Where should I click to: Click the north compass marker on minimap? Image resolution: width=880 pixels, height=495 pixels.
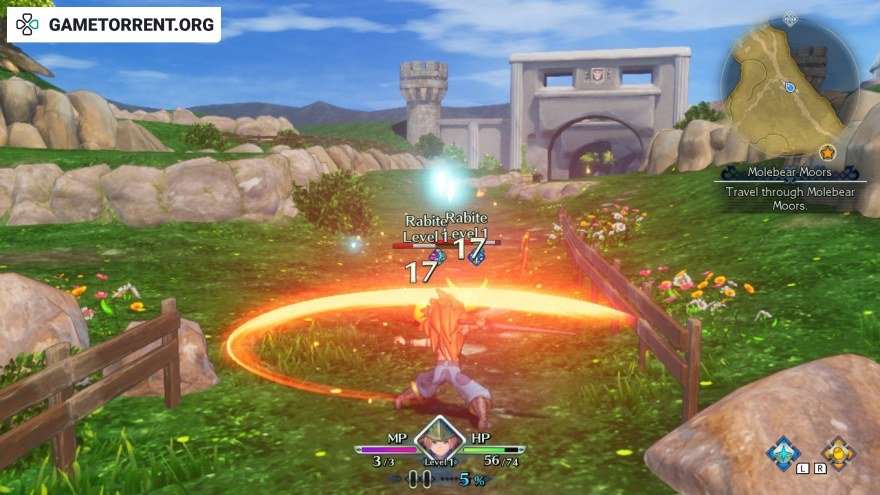[x=790, y=18]
